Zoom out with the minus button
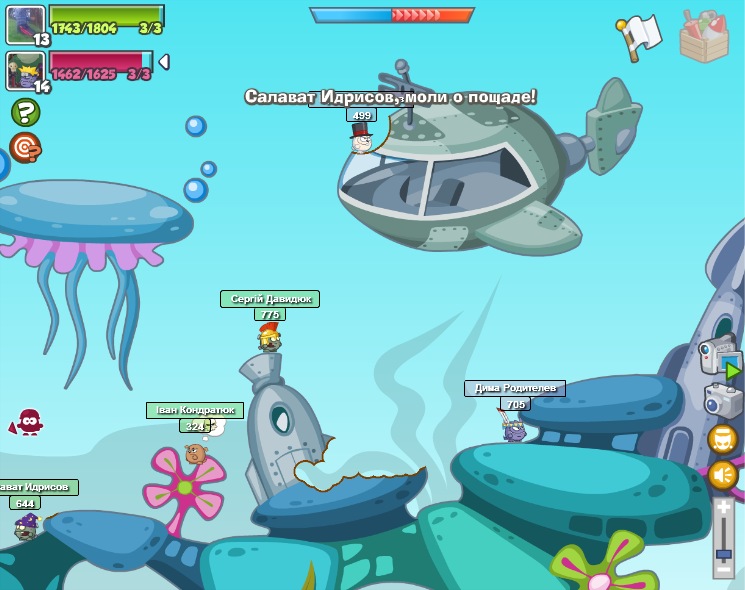 point(723,569)
